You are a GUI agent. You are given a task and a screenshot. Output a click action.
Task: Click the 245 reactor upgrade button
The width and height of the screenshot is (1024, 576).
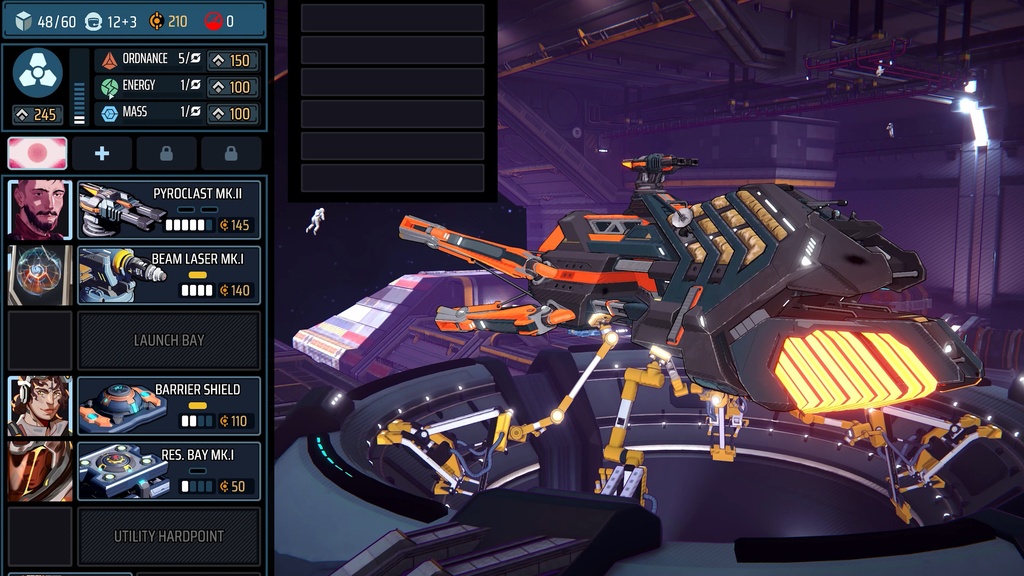coord(37,115)
